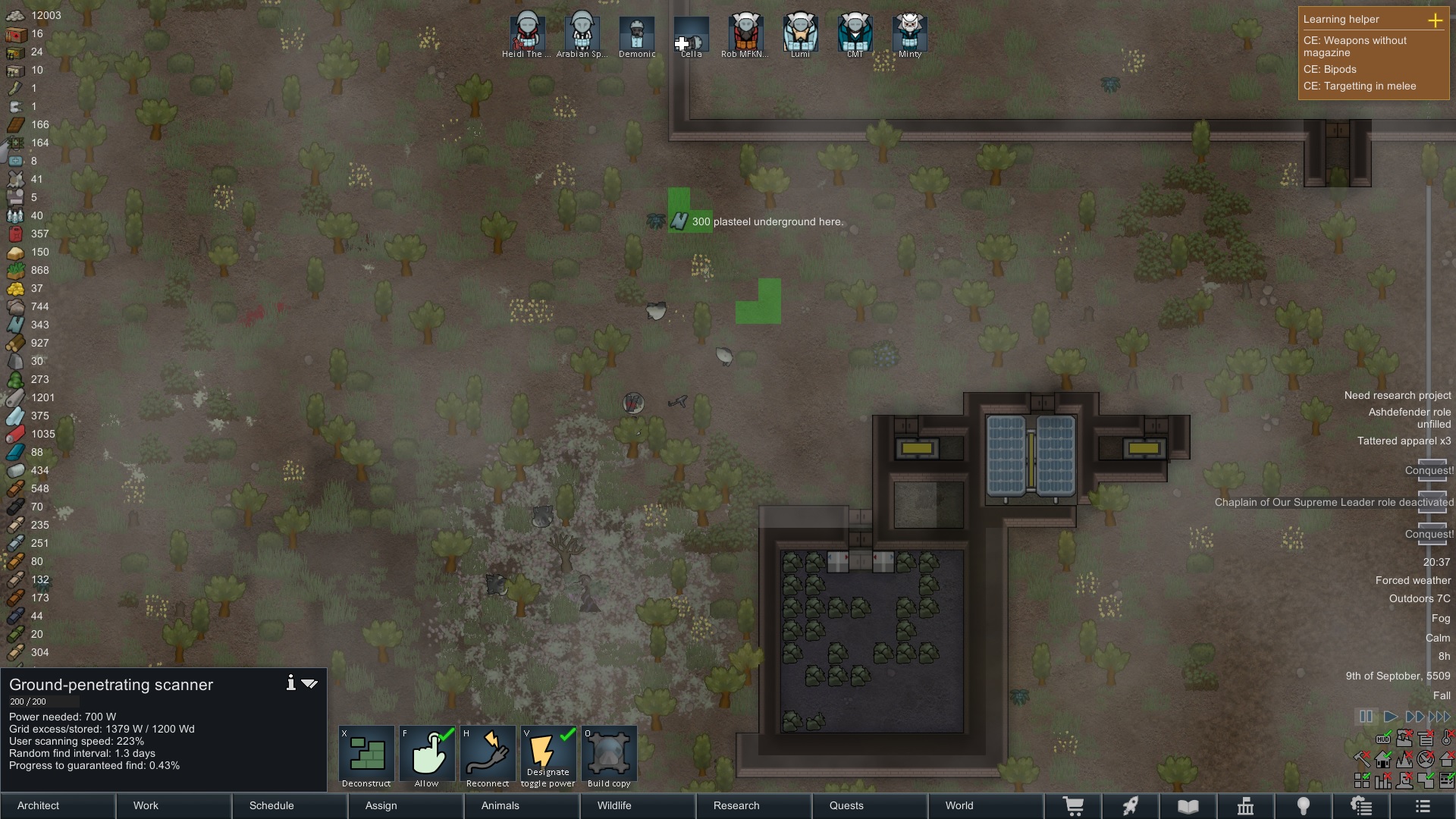Toggle the HUD overlay checkbox
The image size is (1456, 819).
click(1383, 738)
